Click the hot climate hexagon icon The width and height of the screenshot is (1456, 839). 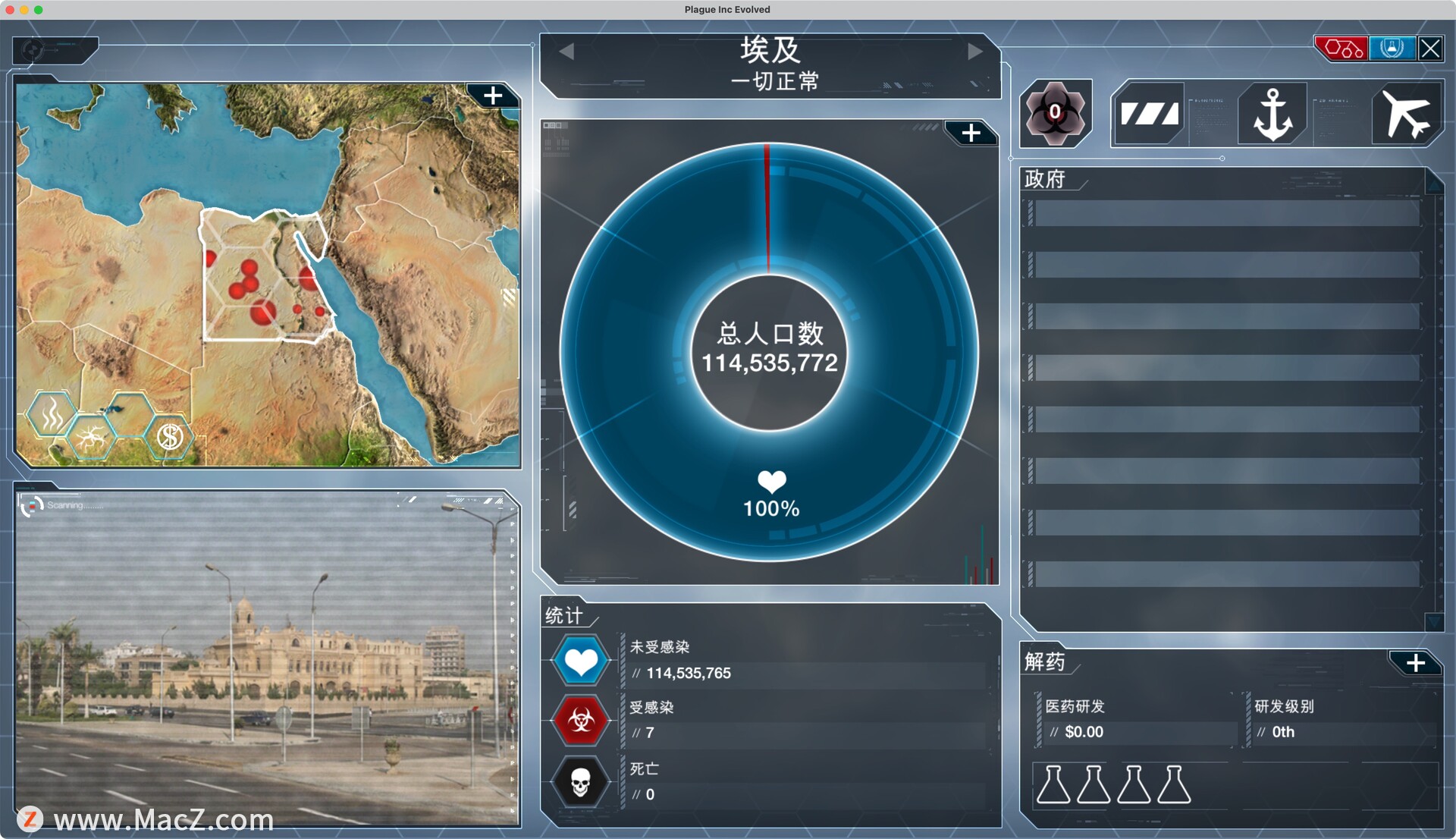coord(52,414)
